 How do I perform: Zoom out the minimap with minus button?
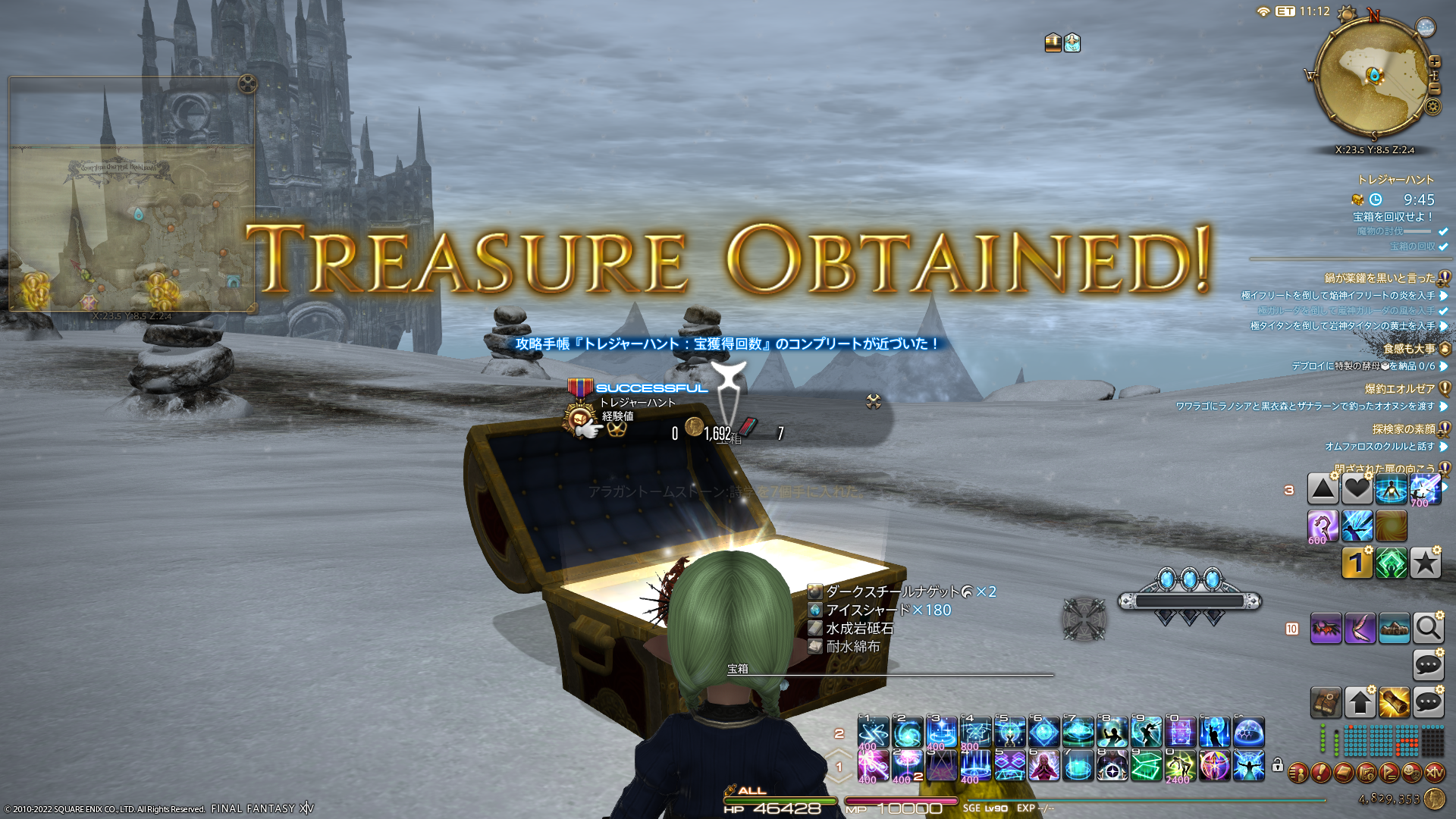(x=1434, y=89)
